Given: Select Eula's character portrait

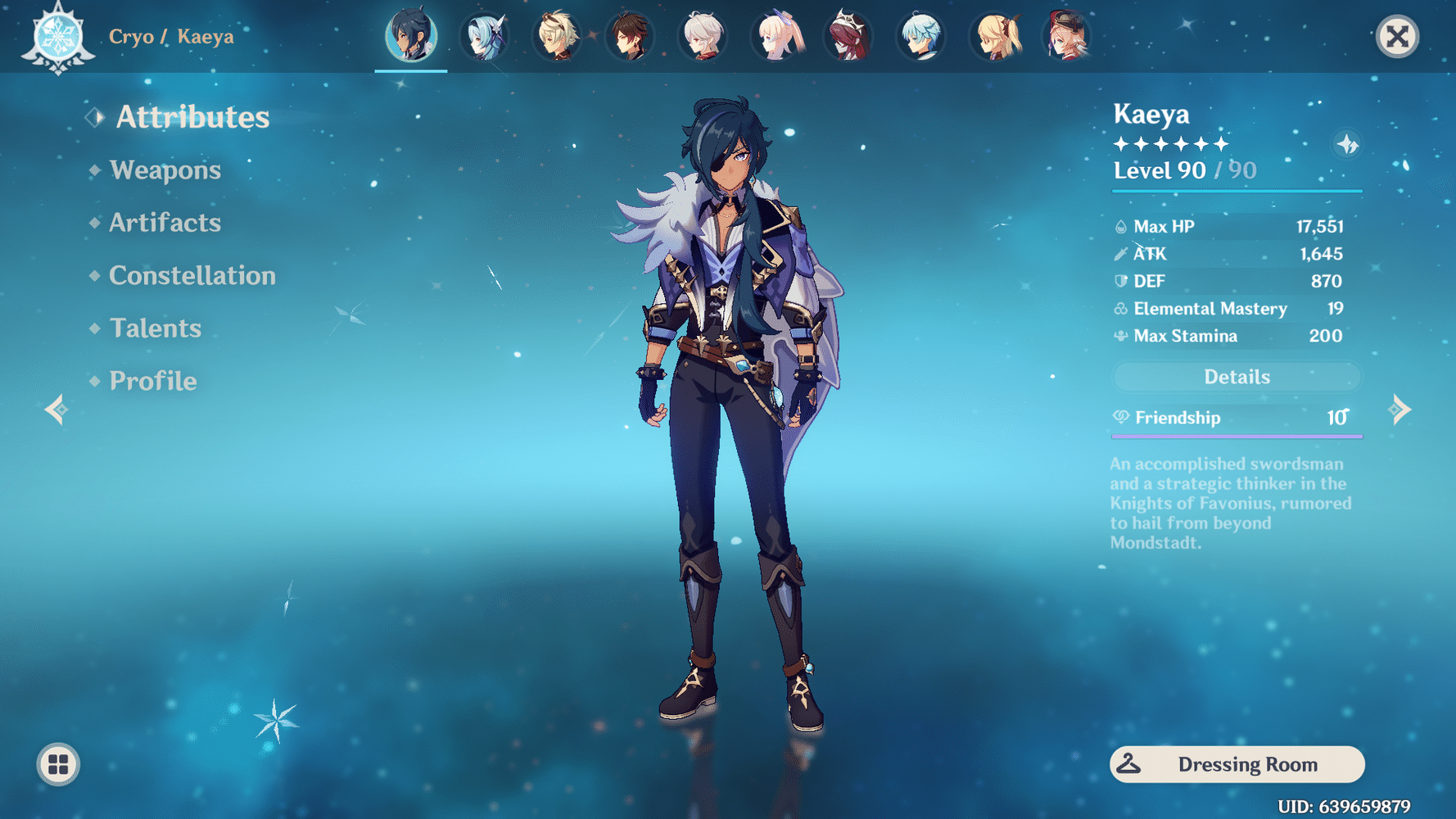Looking at the screenshot, I should pyautogui.click(x=485, y=36).
